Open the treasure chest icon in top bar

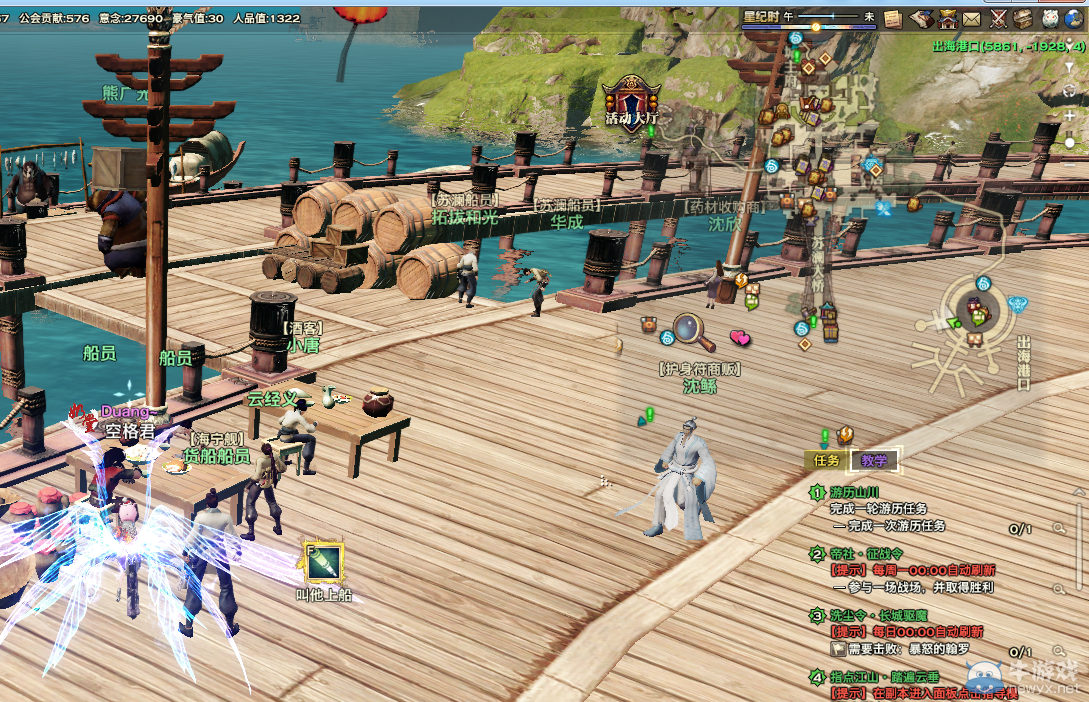(x=1023, y=19)
